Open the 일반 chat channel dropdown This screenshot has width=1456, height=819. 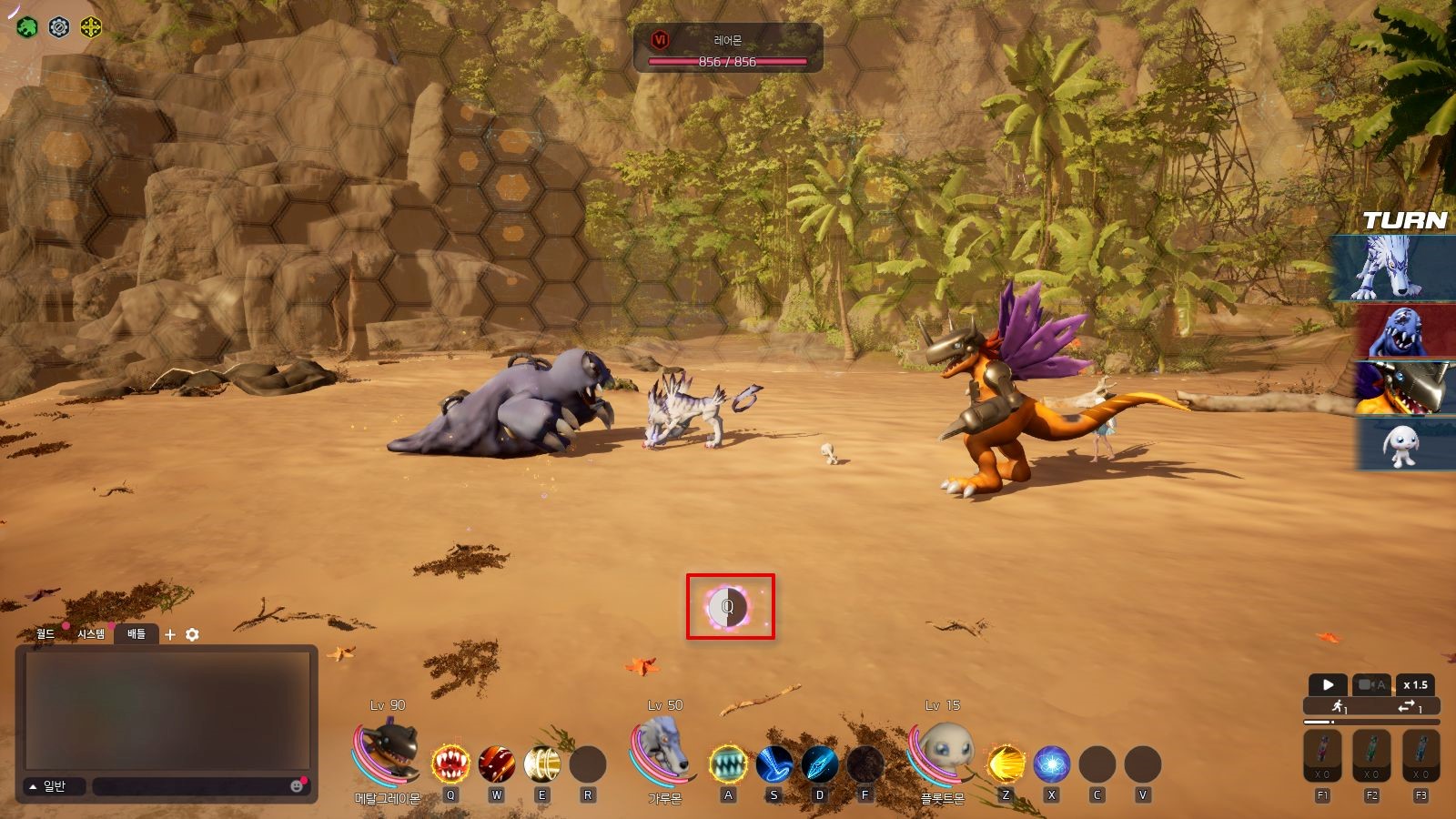click(x=54, y=785)
